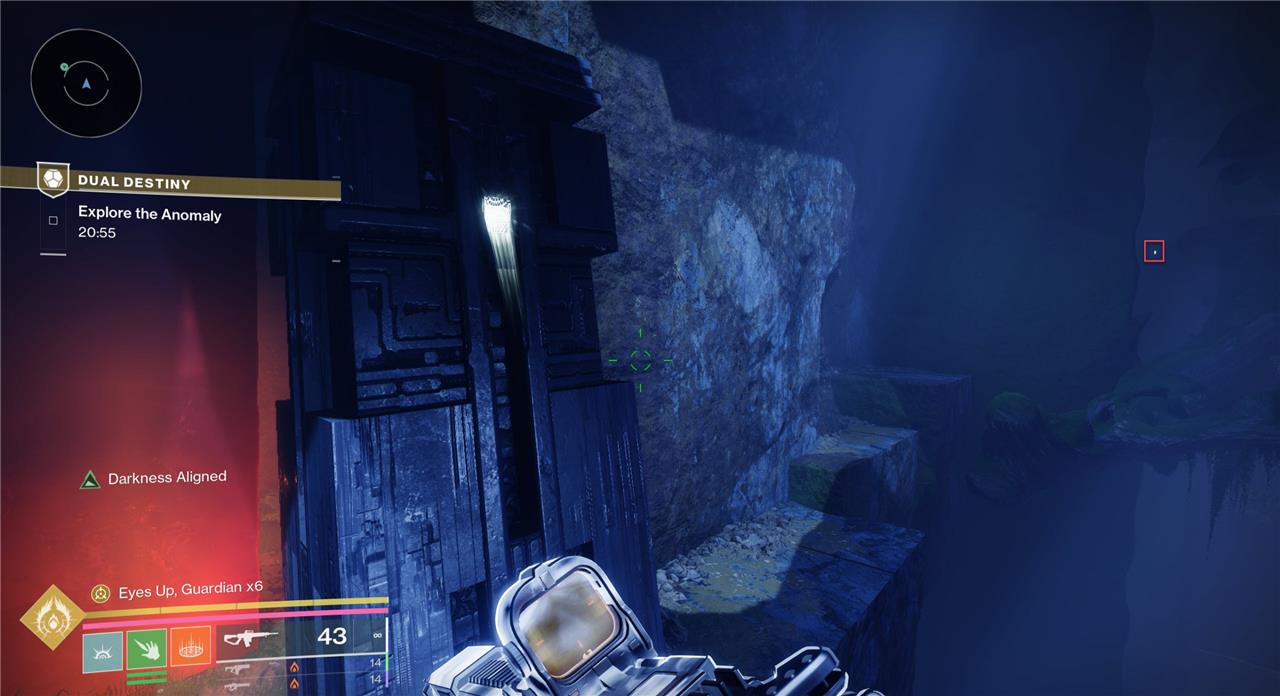Screen dimensions: 1280x696
Task: Use the orange grenade ability icon
Action: pyautogui.click(x=191, y=648)
